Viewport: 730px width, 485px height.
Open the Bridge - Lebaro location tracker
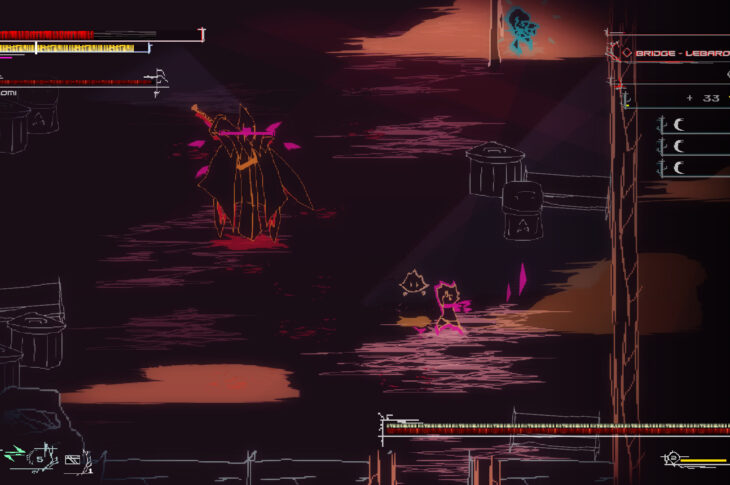[x=678, y=52]
